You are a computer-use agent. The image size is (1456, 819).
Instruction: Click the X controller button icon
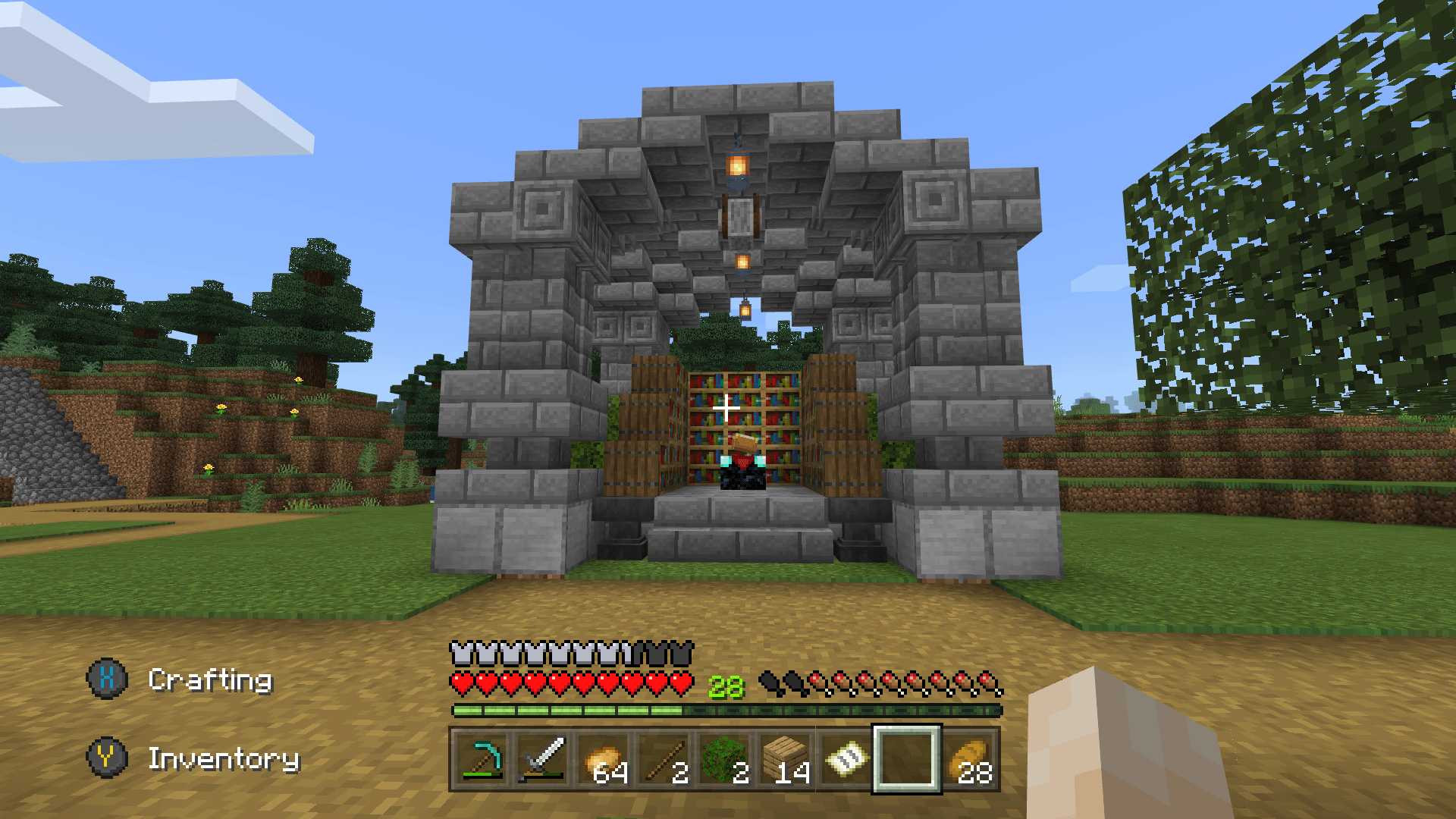(x=108, y=680)
